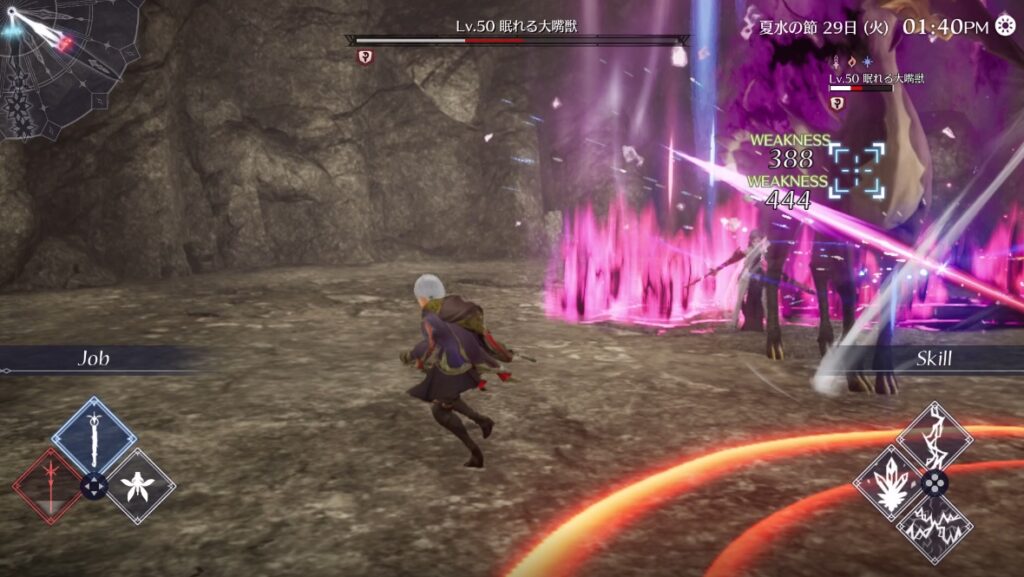The width and height of the screenshot is (1024, 577).
Task: Activate the vertical lightning bolt skill
Action: (934, 436)
